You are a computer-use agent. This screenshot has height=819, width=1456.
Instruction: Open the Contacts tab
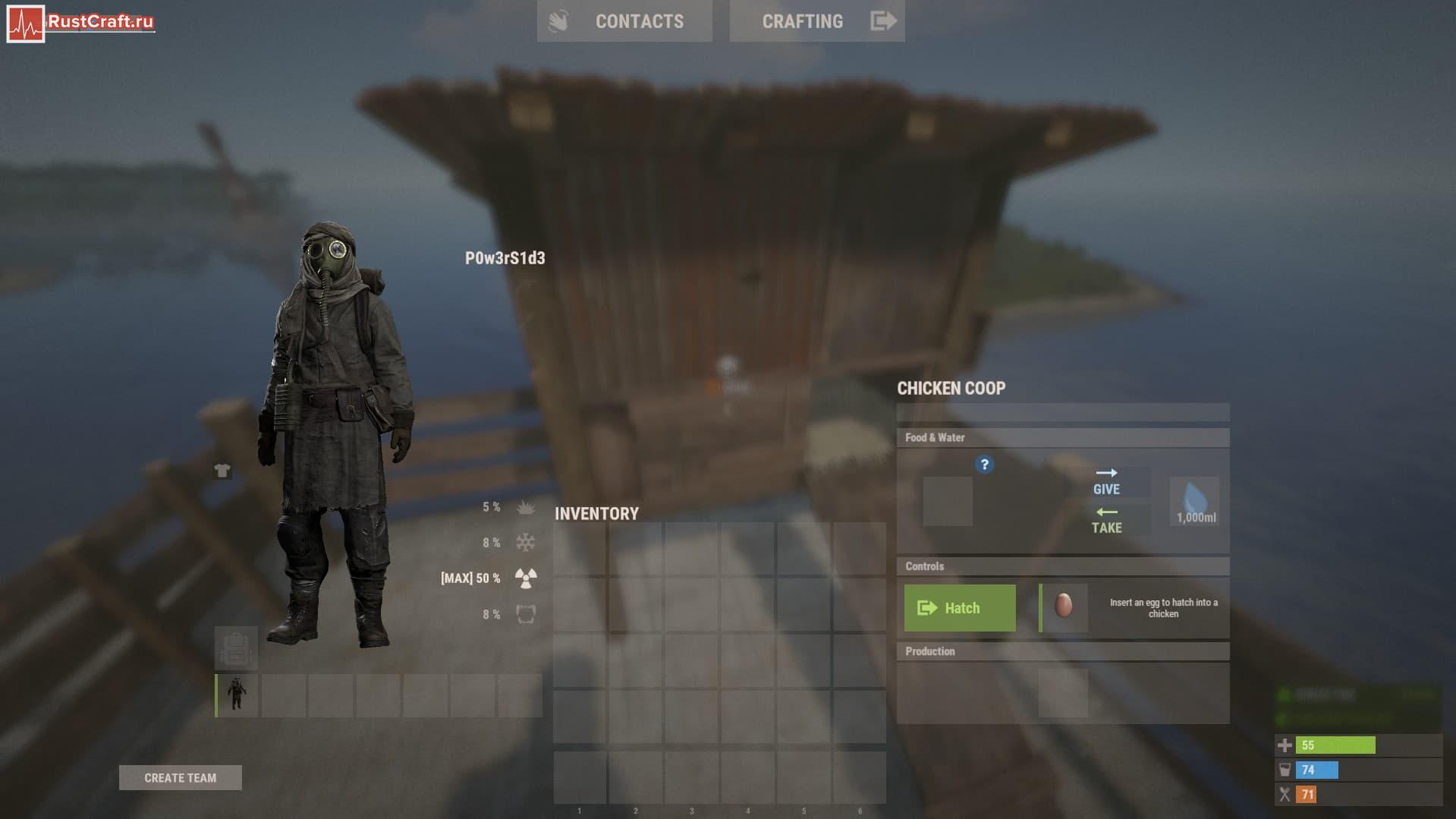coord(624,21)
